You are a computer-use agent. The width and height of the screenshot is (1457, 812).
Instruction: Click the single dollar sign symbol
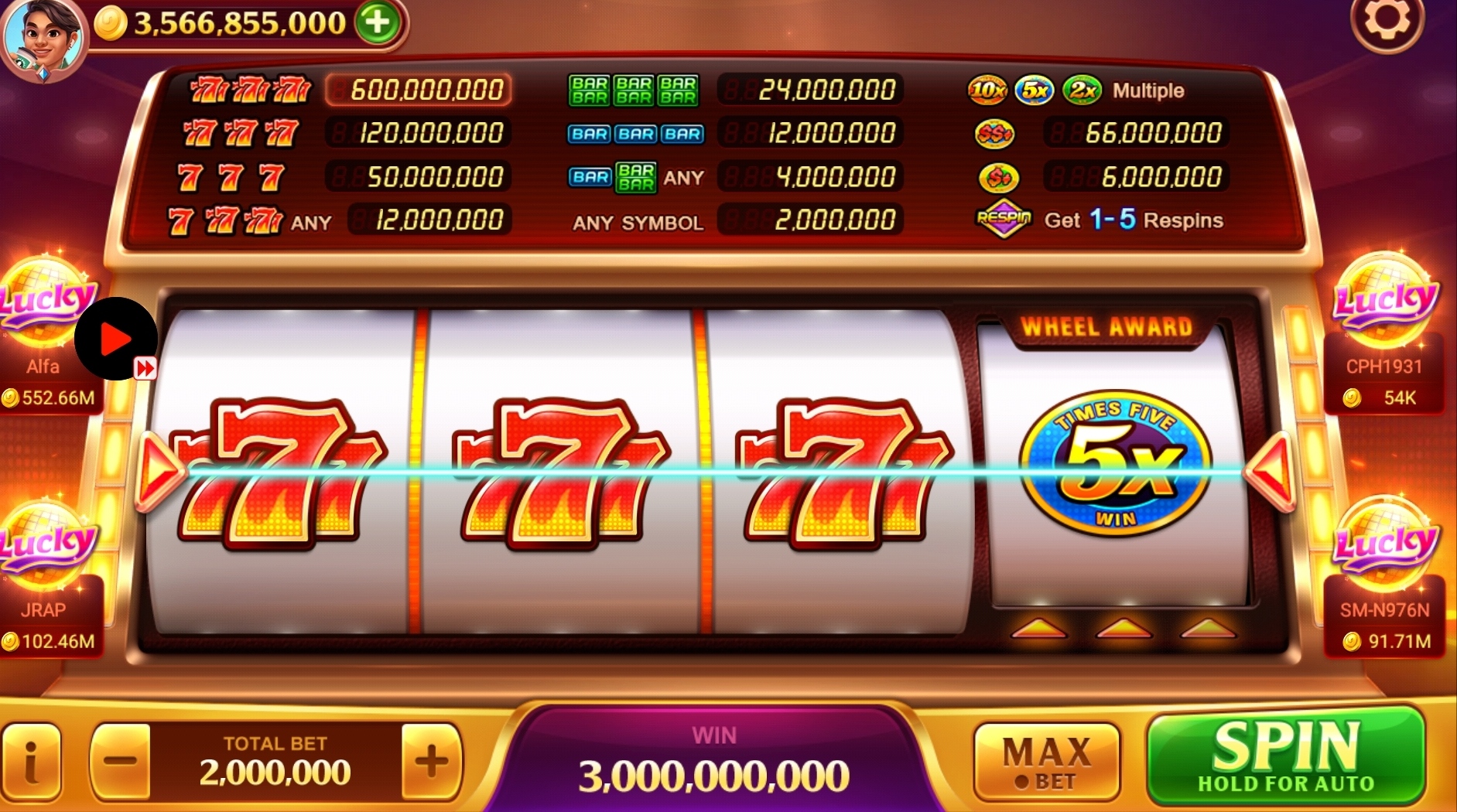1000,176
